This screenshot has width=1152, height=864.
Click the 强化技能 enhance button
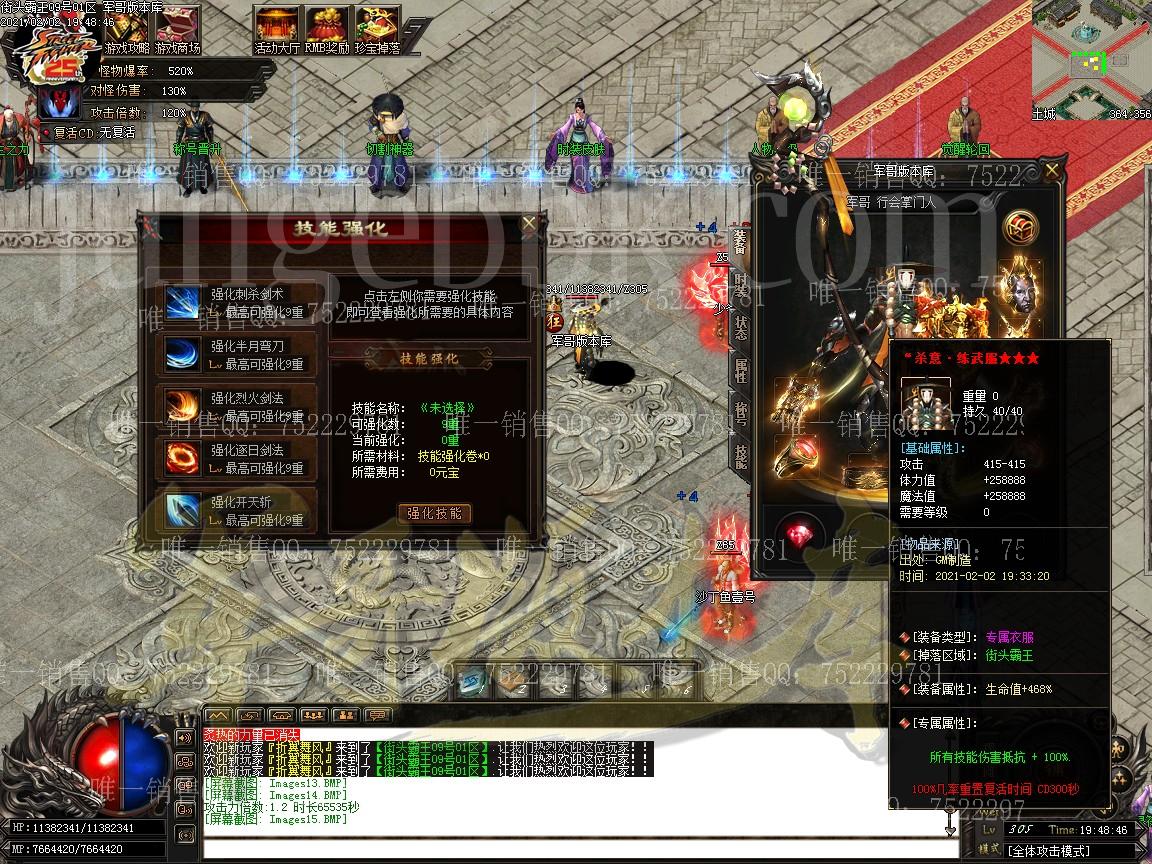(x=434, y=513)
